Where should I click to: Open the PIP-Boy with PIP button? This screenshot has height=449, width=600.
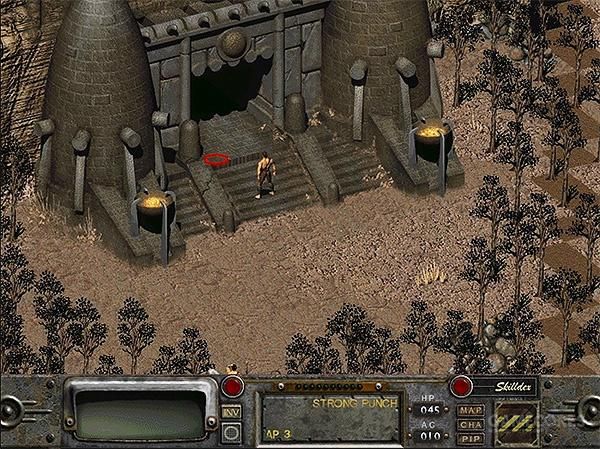(469, 438)
